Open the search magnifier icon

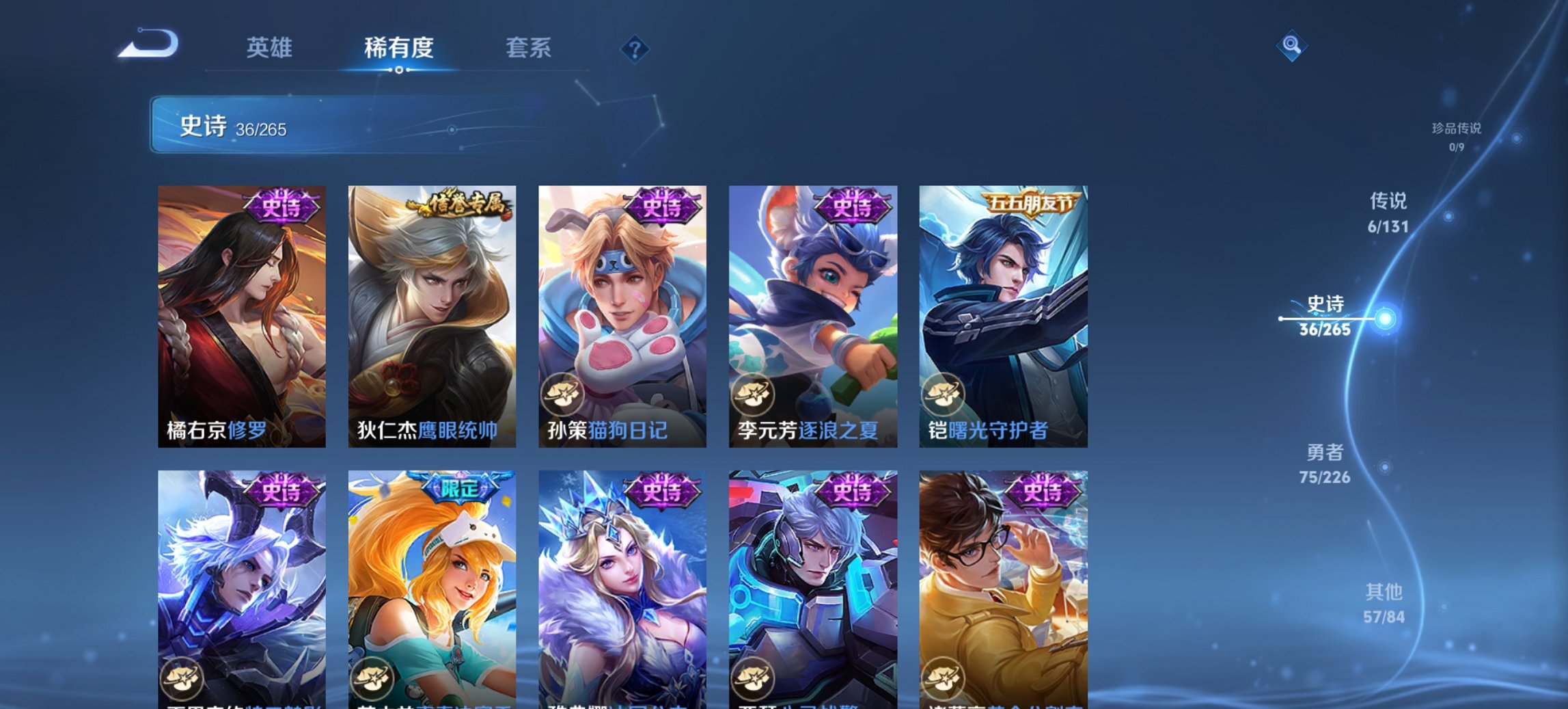click(x=1291, y=47)
